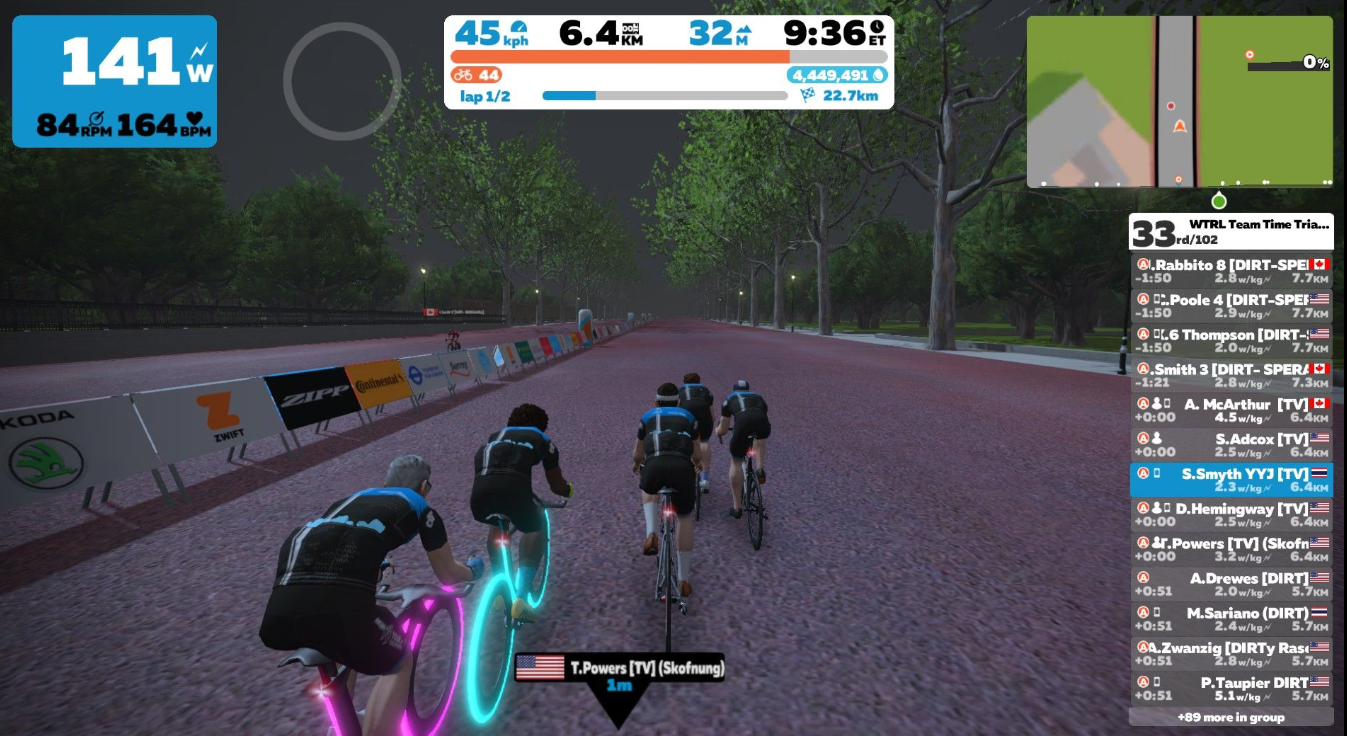1347x736 pixels.
Task: Choose D.Hemingway in the rider list
Action: click(x=1231, y=515)
